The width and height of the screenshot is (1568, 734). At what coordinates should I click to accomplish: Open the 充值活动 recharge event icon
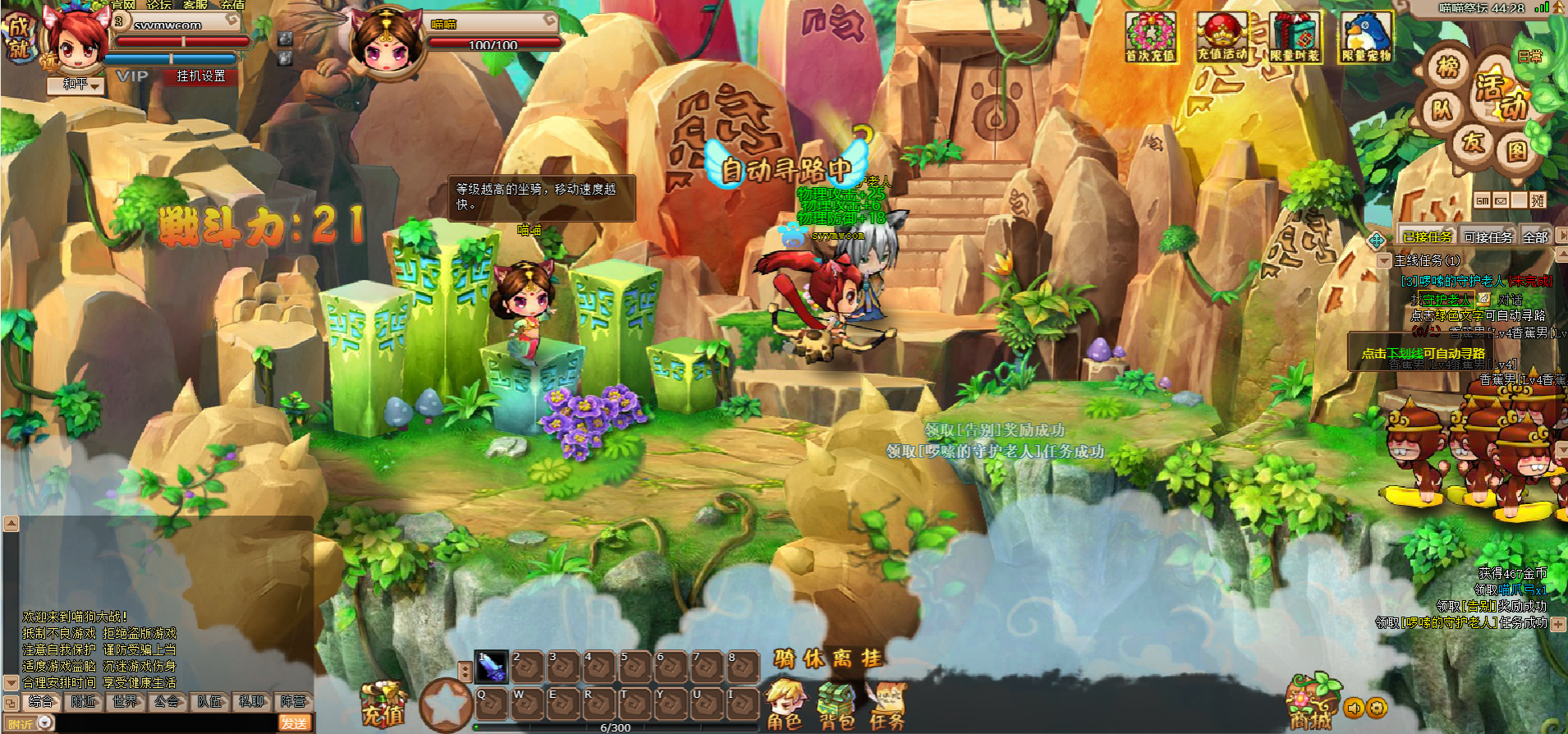point(1222,38)
